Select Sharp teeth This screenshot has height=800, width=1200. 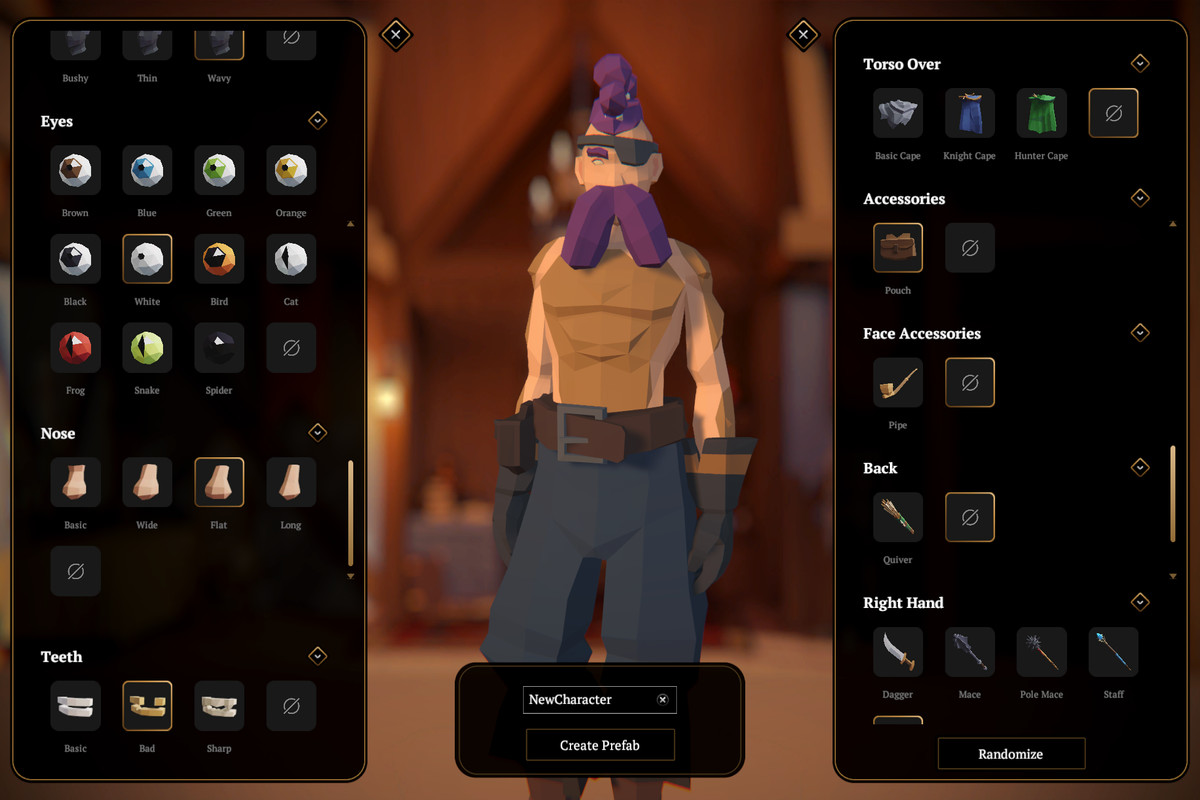tap(219, 706)
